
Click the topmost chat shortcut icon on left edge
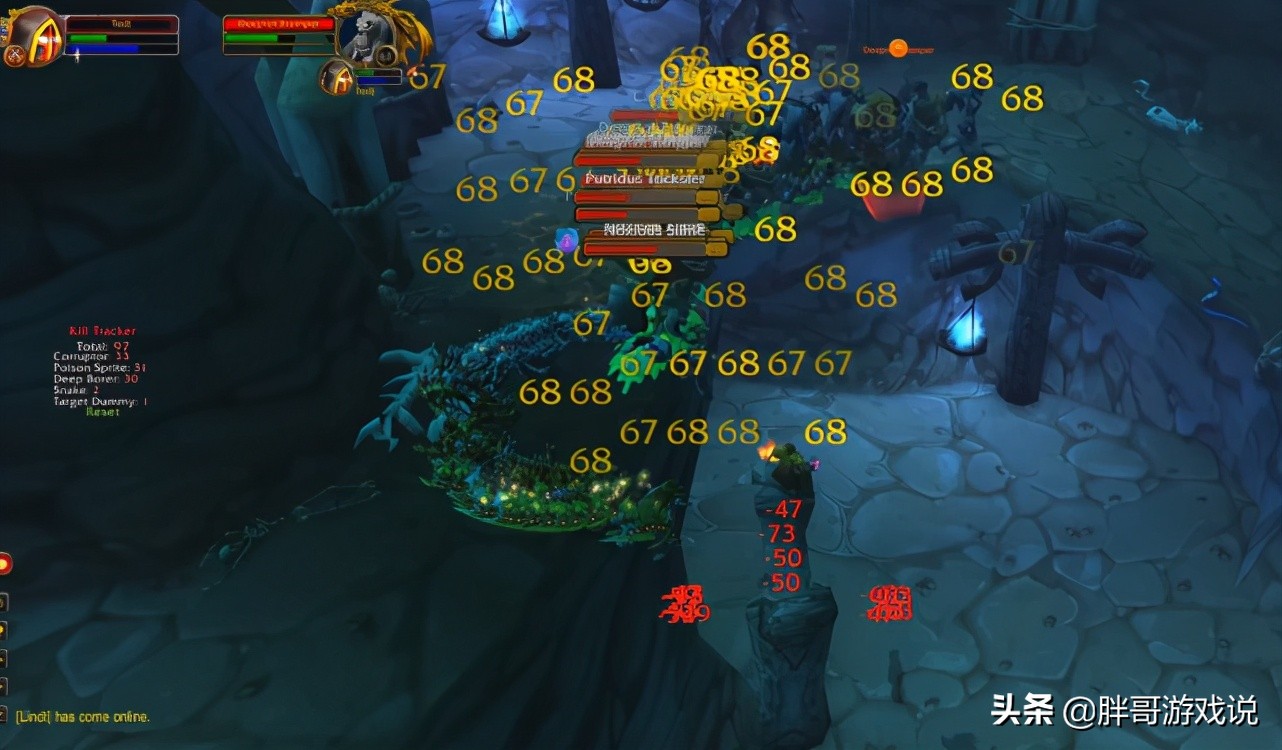(x=4, y=602)
